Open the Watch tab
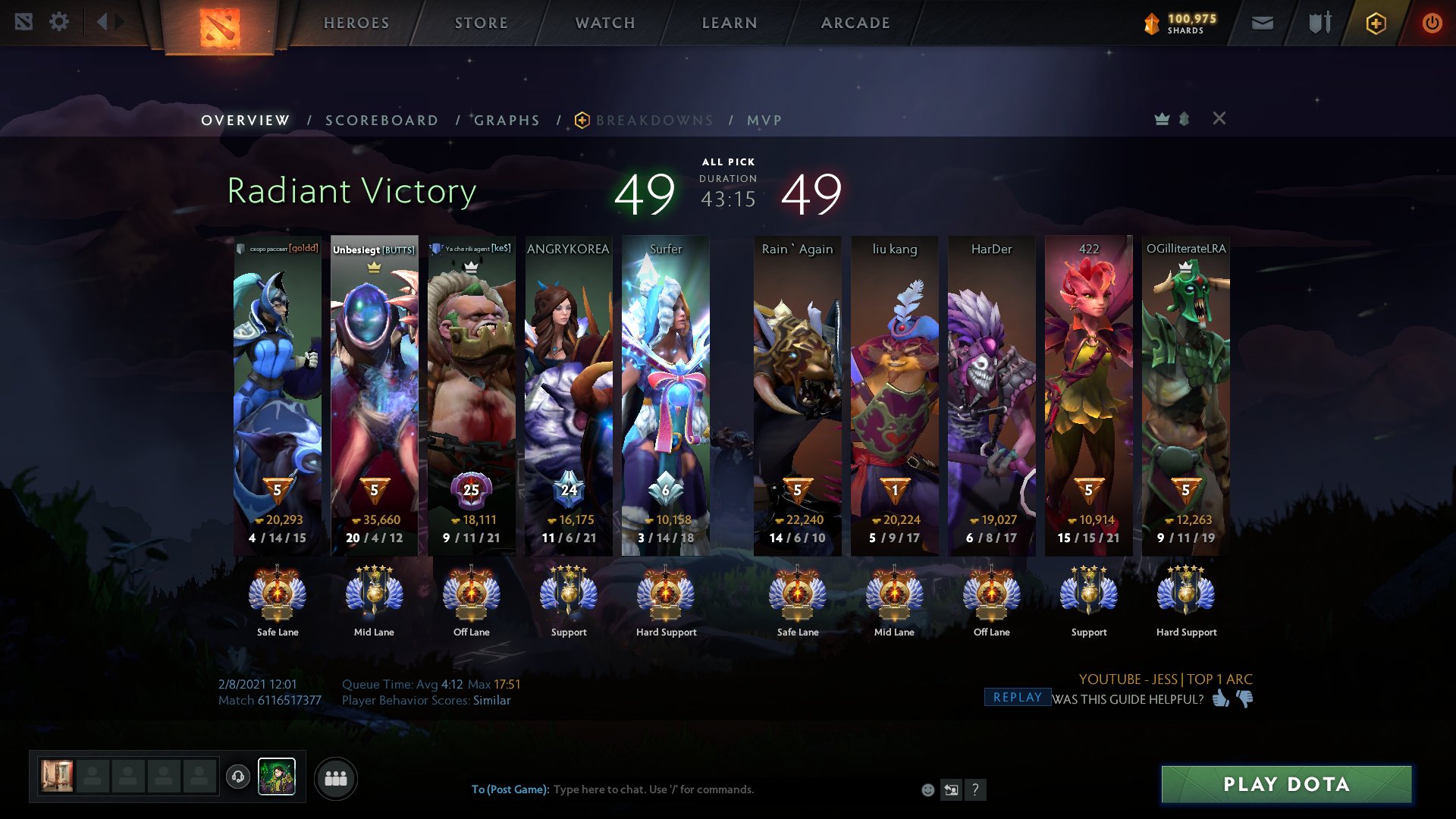Screen dimensions: 1456x819 pyautogui.click(x=605, y=23)
